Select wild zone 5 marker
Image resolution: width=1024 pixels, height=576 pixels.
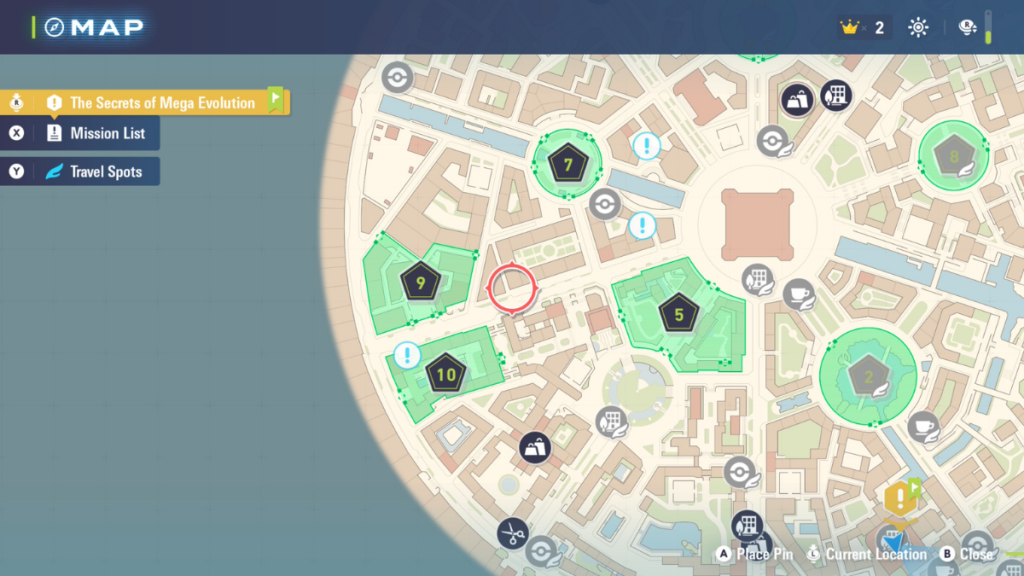(679, 315)
